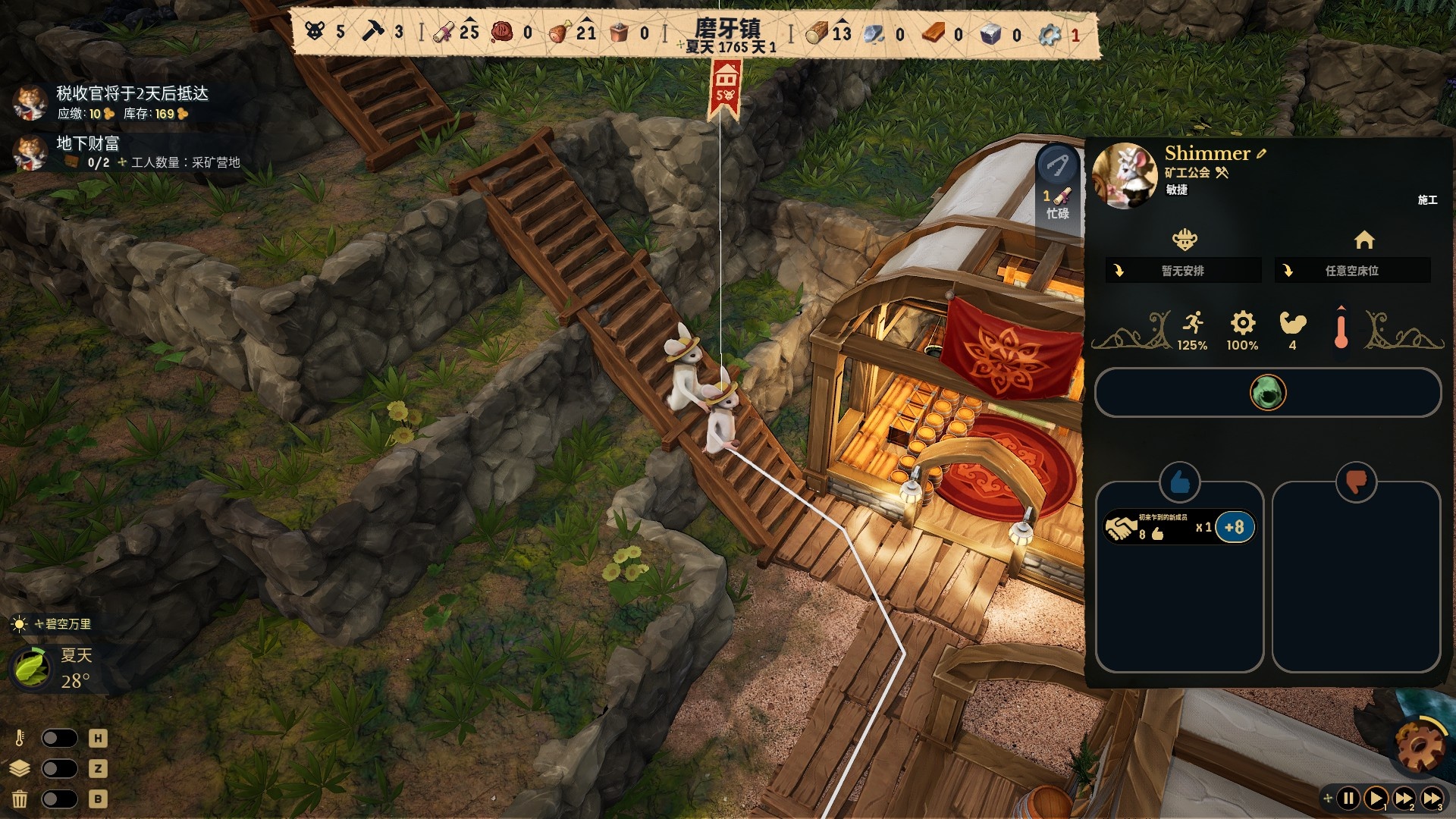Click the thumbs-up positive mood icon
The width and height of the screenshot is (1456, 819).
pos(1179,482)
